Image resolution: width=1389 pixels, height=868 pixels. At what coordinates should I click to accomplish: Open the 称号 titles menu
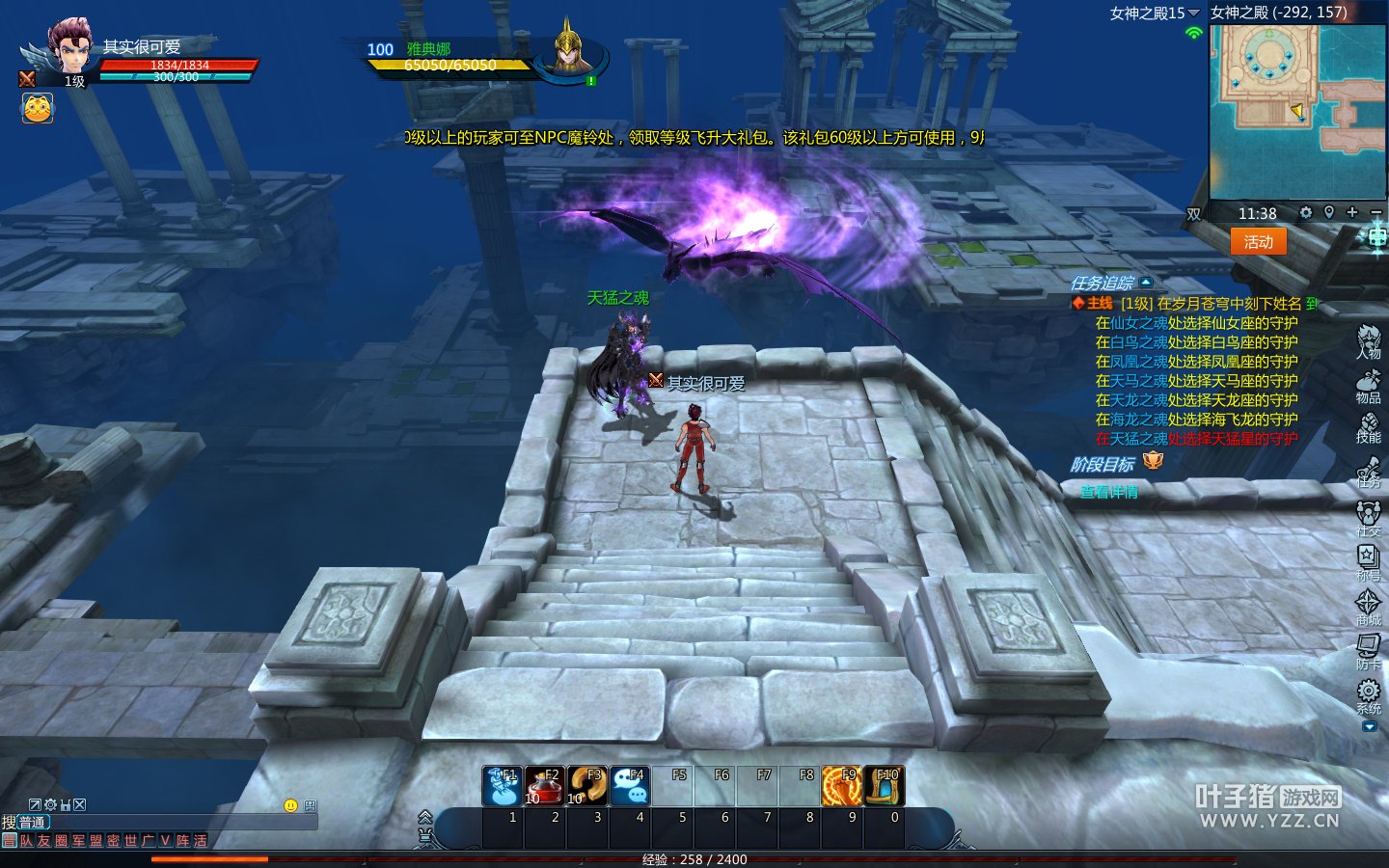pos(1368,560)
